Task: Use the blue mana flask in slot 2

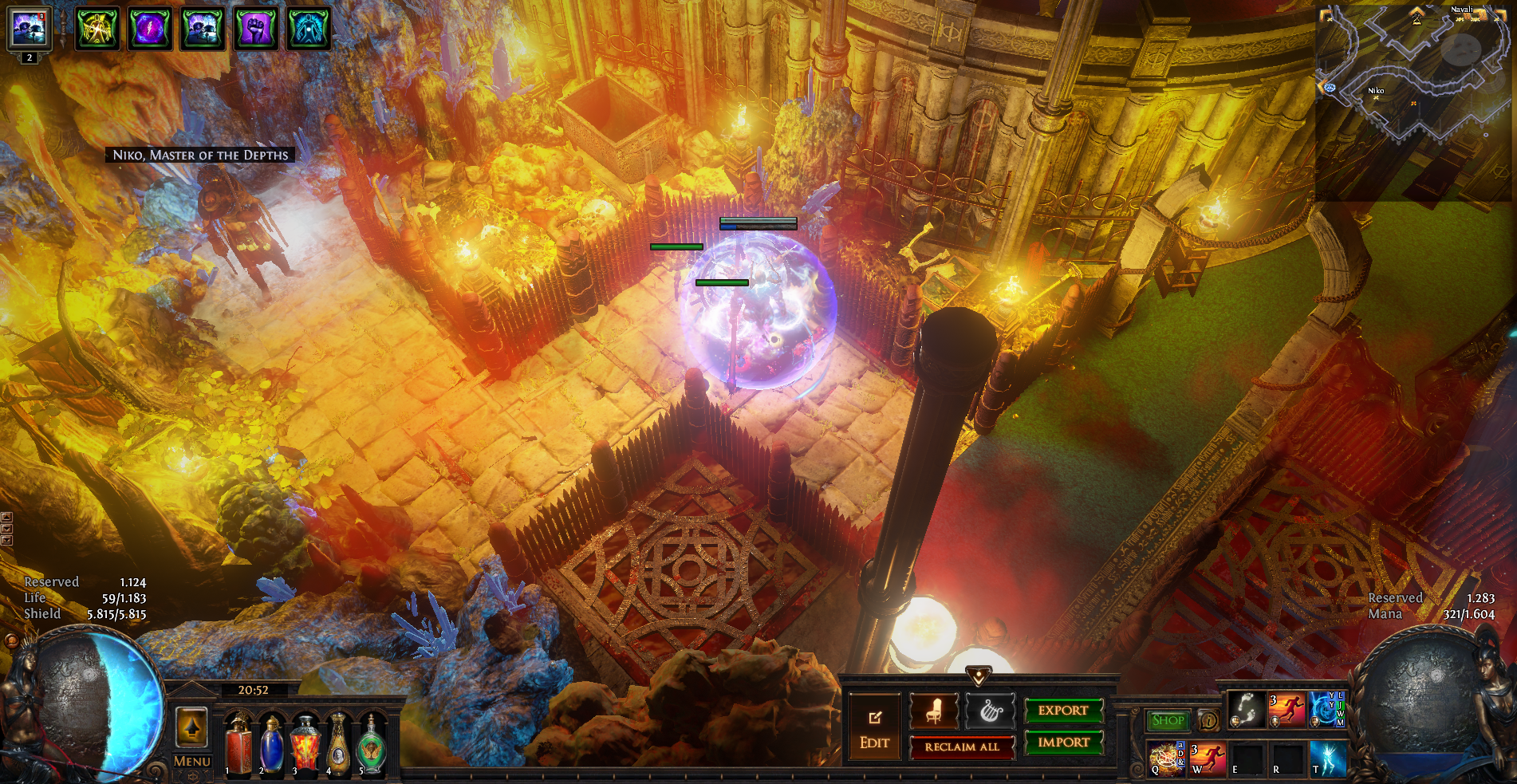Action: (x=271, y=746)
